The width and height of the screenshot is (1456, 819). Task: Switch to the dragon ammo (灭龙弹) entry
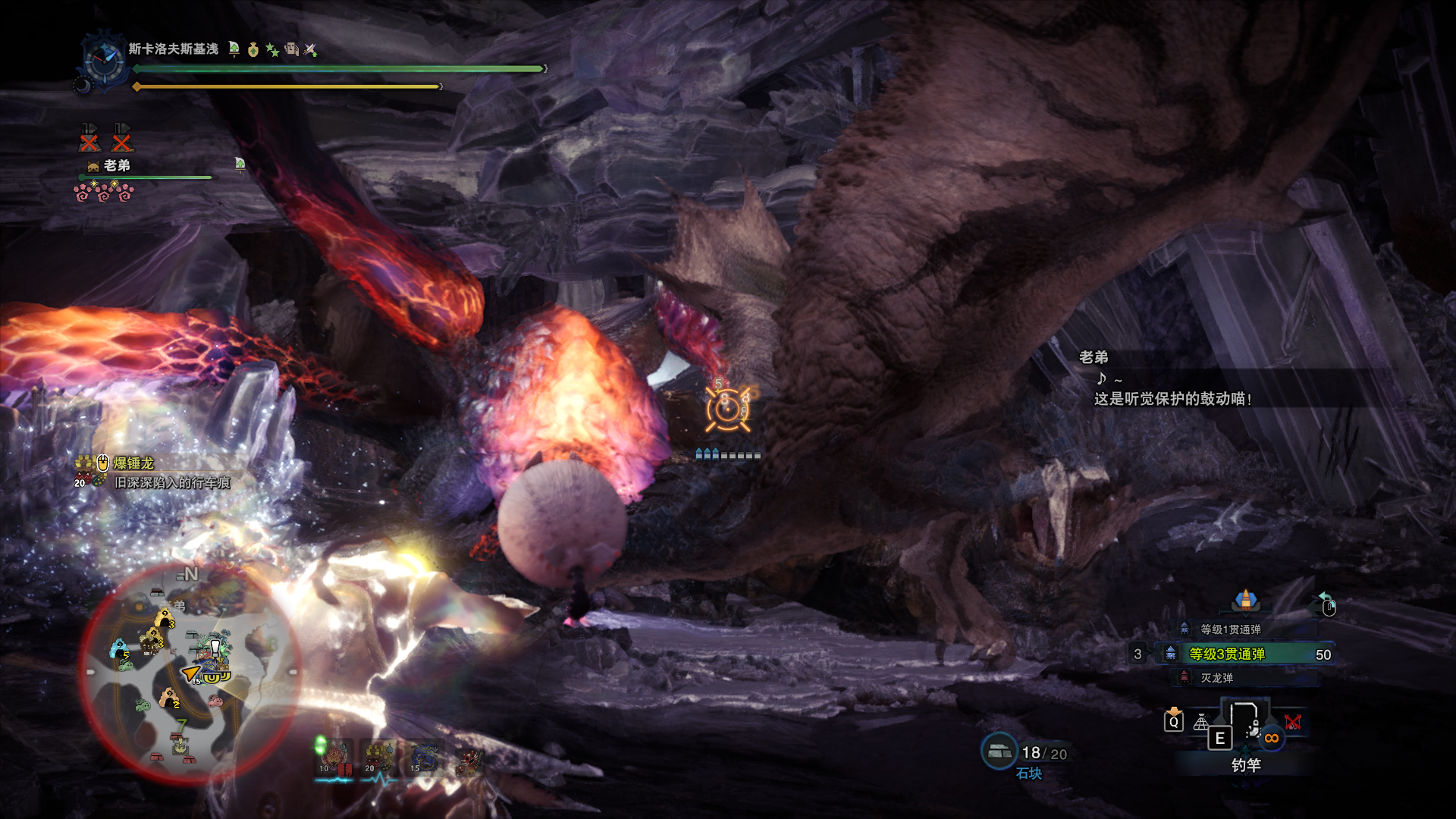coord(1216,678)
